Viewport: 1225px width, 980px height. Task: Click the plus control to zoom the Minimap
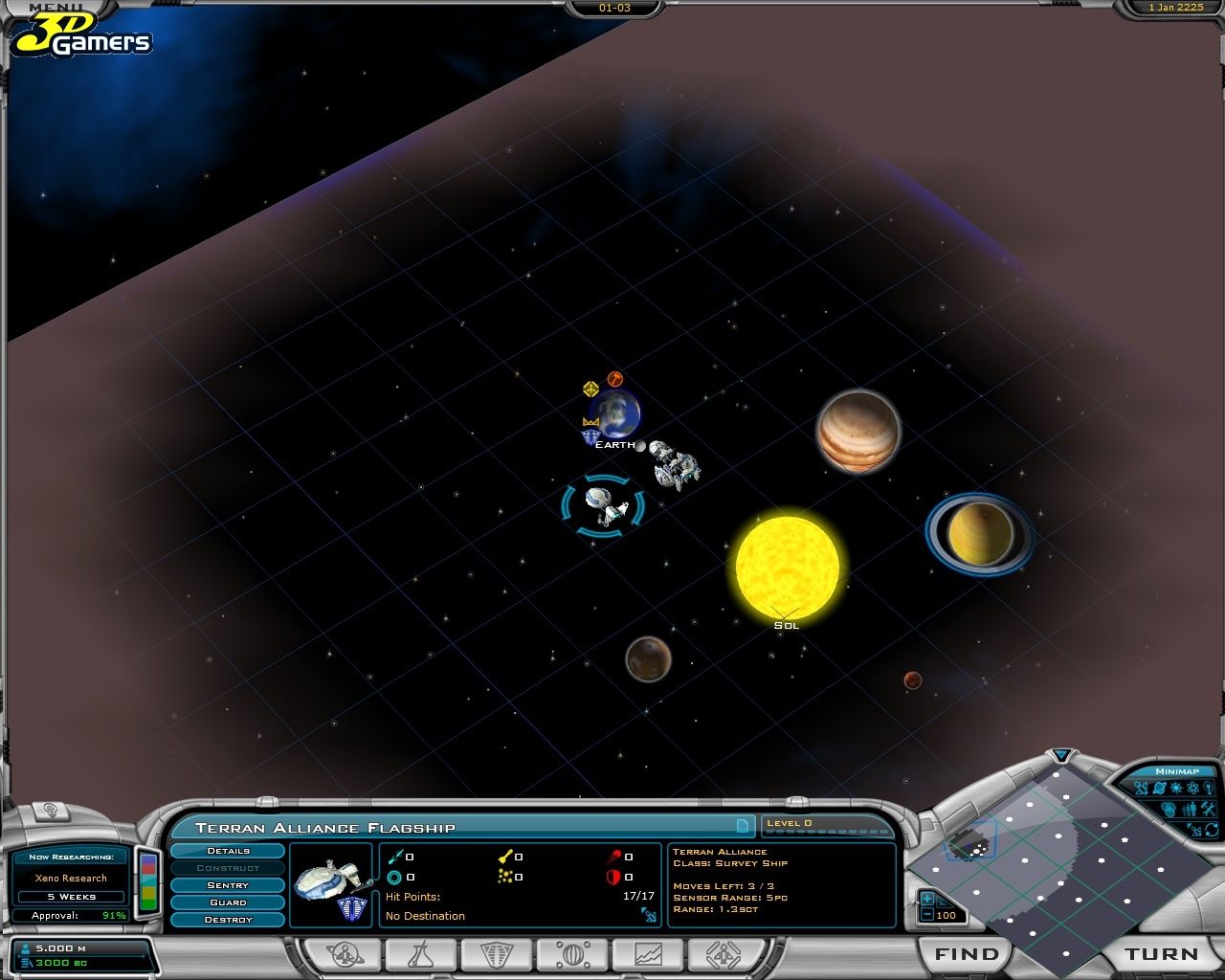(x=926, y=898)
